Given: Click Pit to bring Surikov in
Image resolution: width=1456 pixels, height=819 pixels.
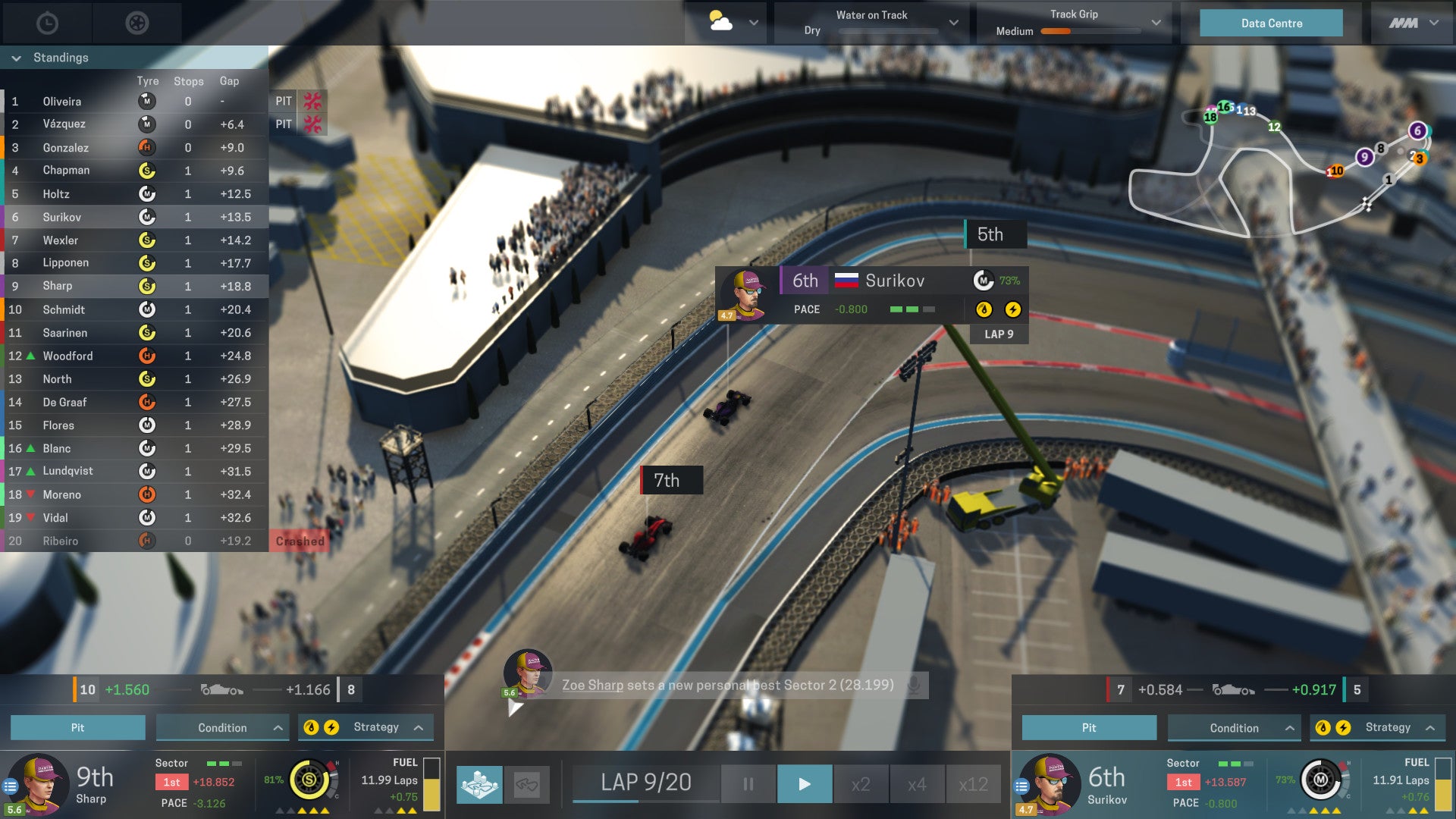Looking at the screenshot, I should coord(1088,726).
